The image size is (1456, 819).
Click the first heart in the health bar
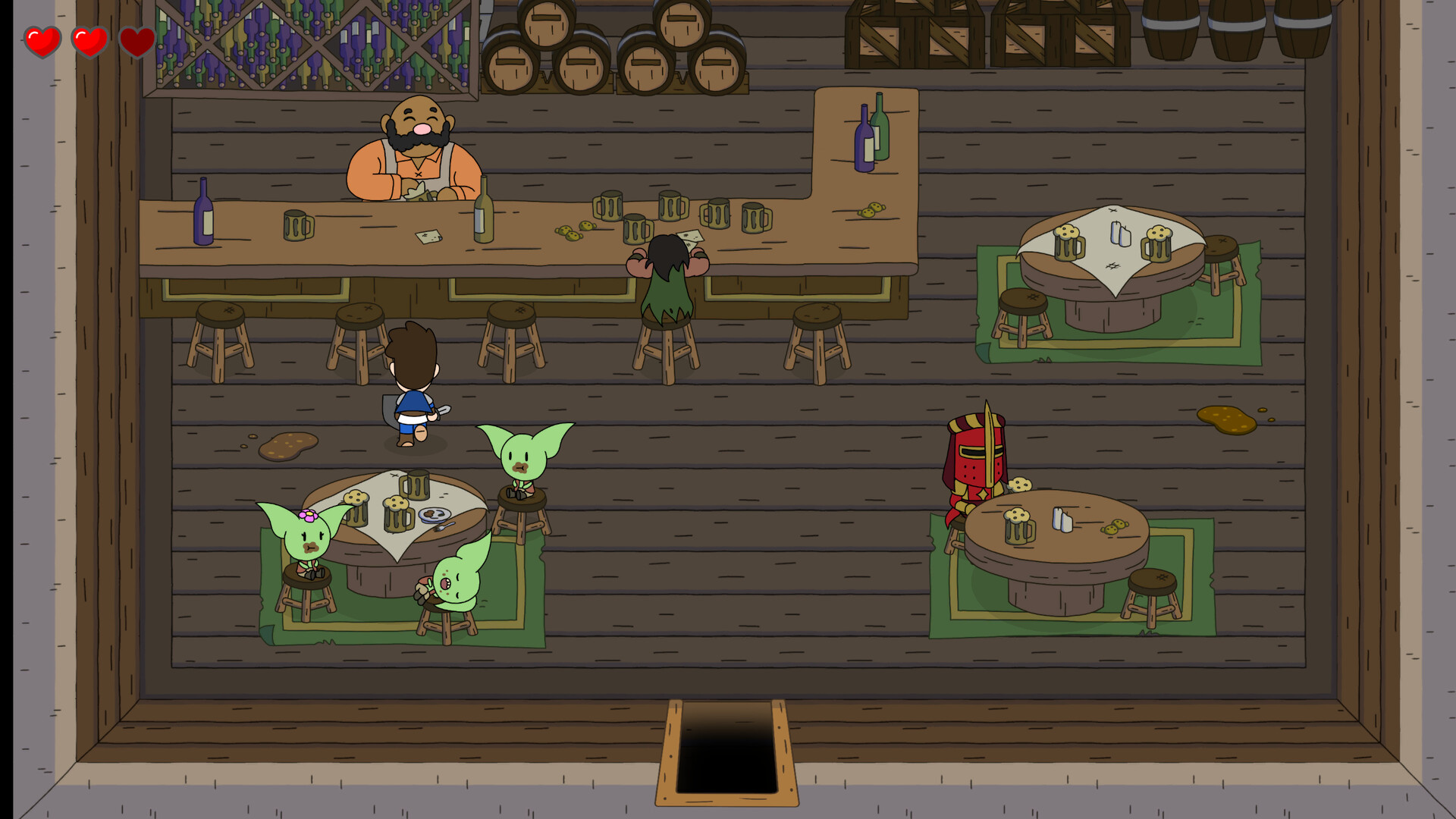(x=43, y=41)
